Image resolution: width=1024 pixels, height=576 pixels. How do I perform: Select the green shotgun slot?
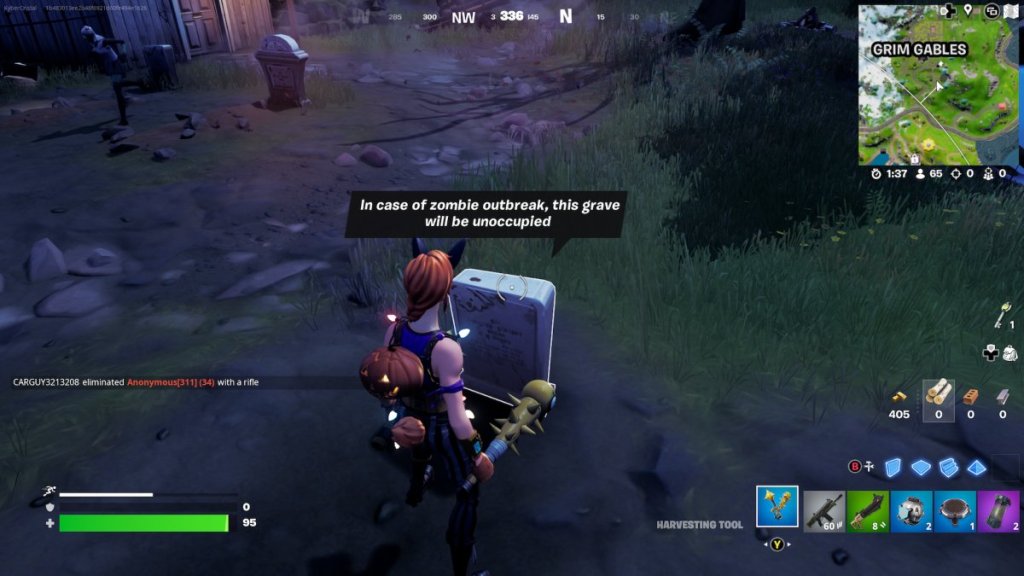click(x=867, y=511)
